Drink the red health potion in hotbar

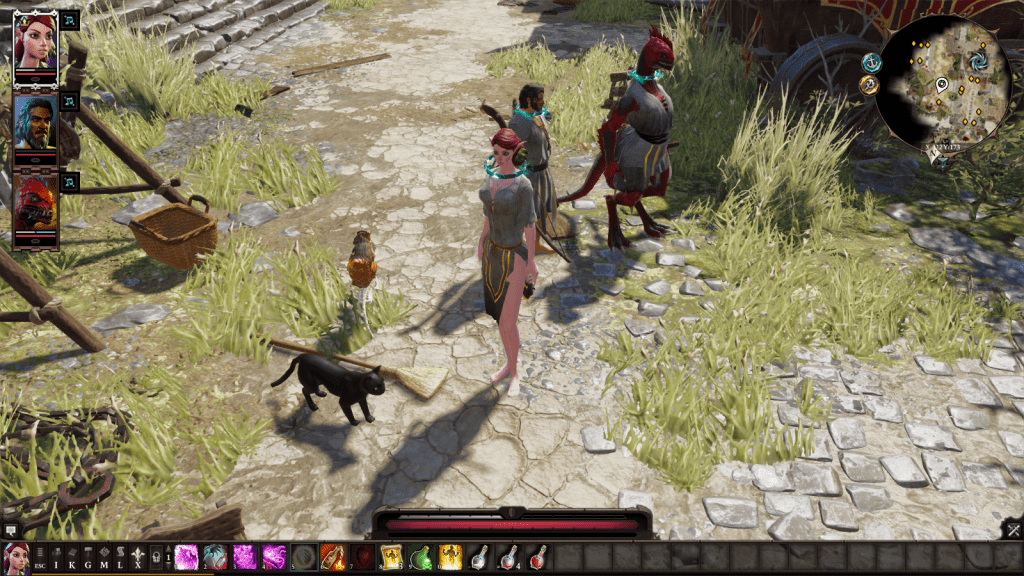(x=538, y=557)
